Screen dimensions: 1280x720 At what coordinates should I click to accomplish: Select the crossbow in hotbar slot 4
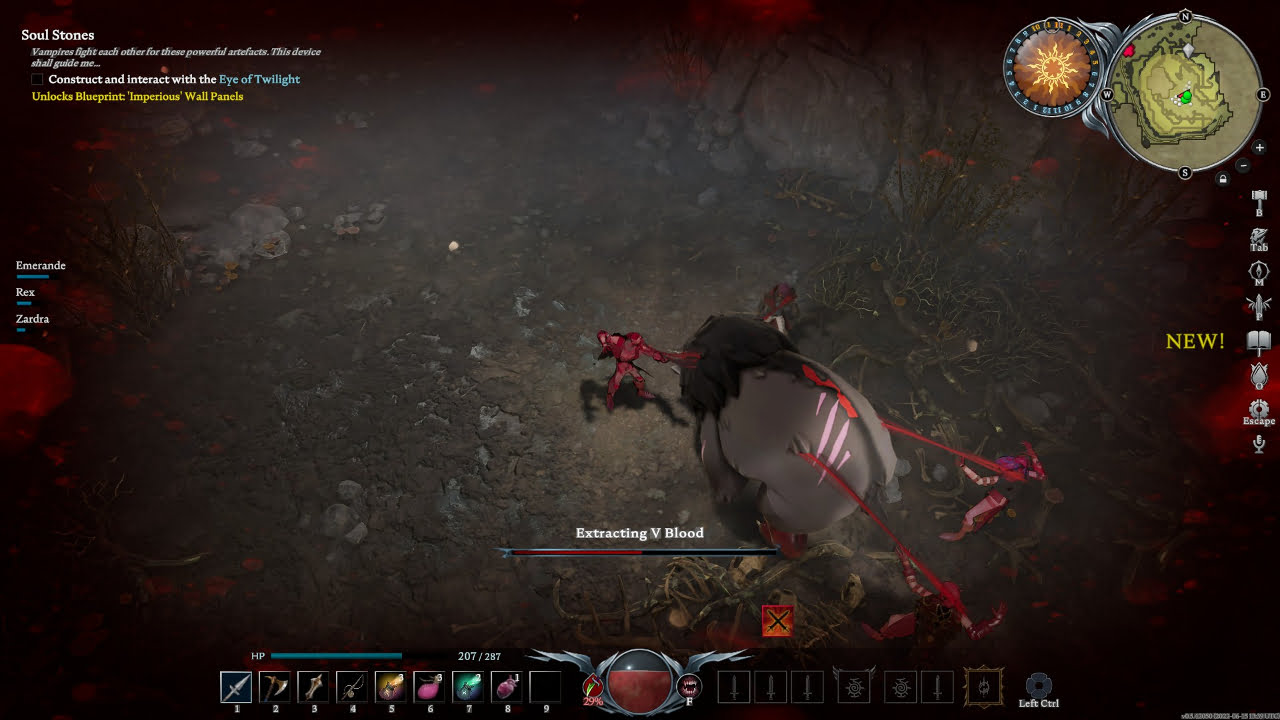pos(352,687)
